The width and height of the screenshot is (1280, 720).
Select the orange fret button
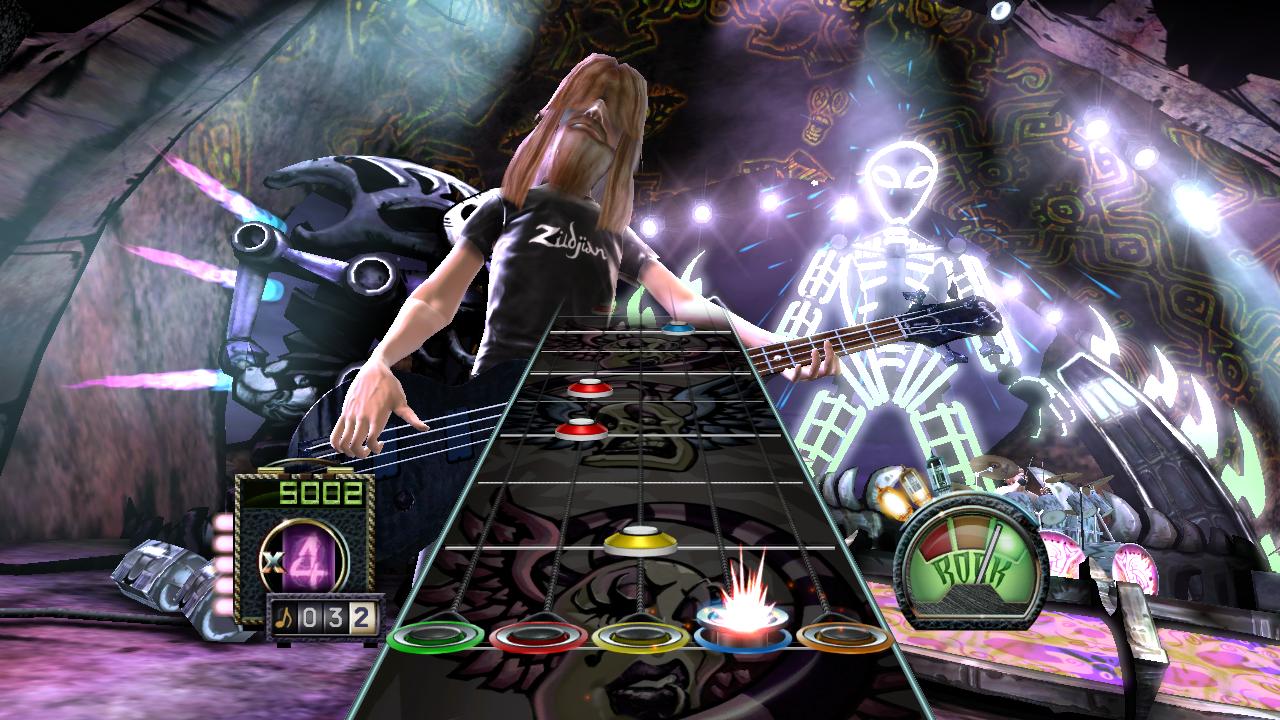coord(845,636)
